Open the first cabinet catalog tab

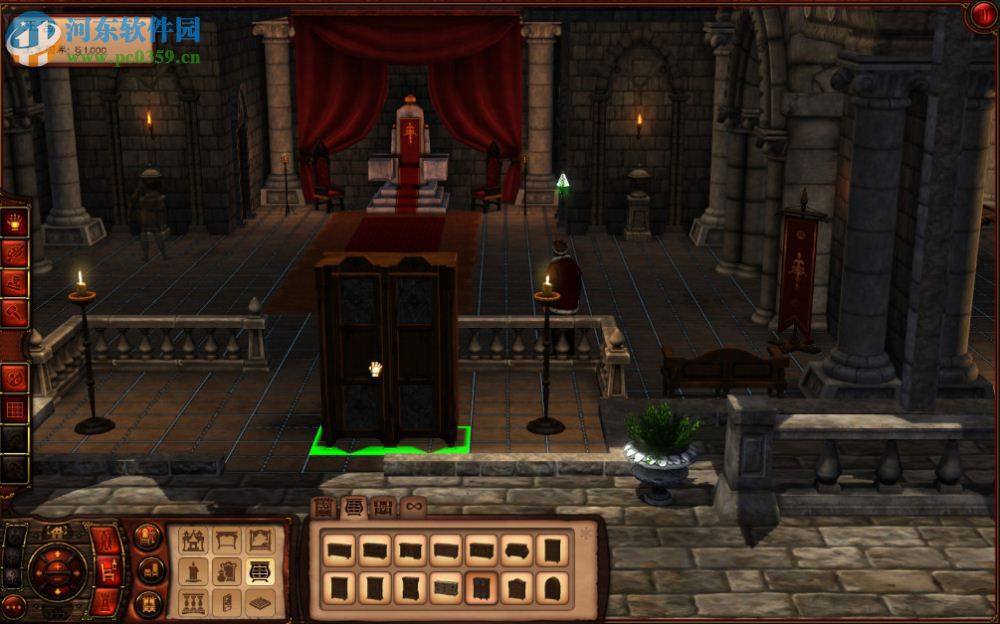coord(324,507)
